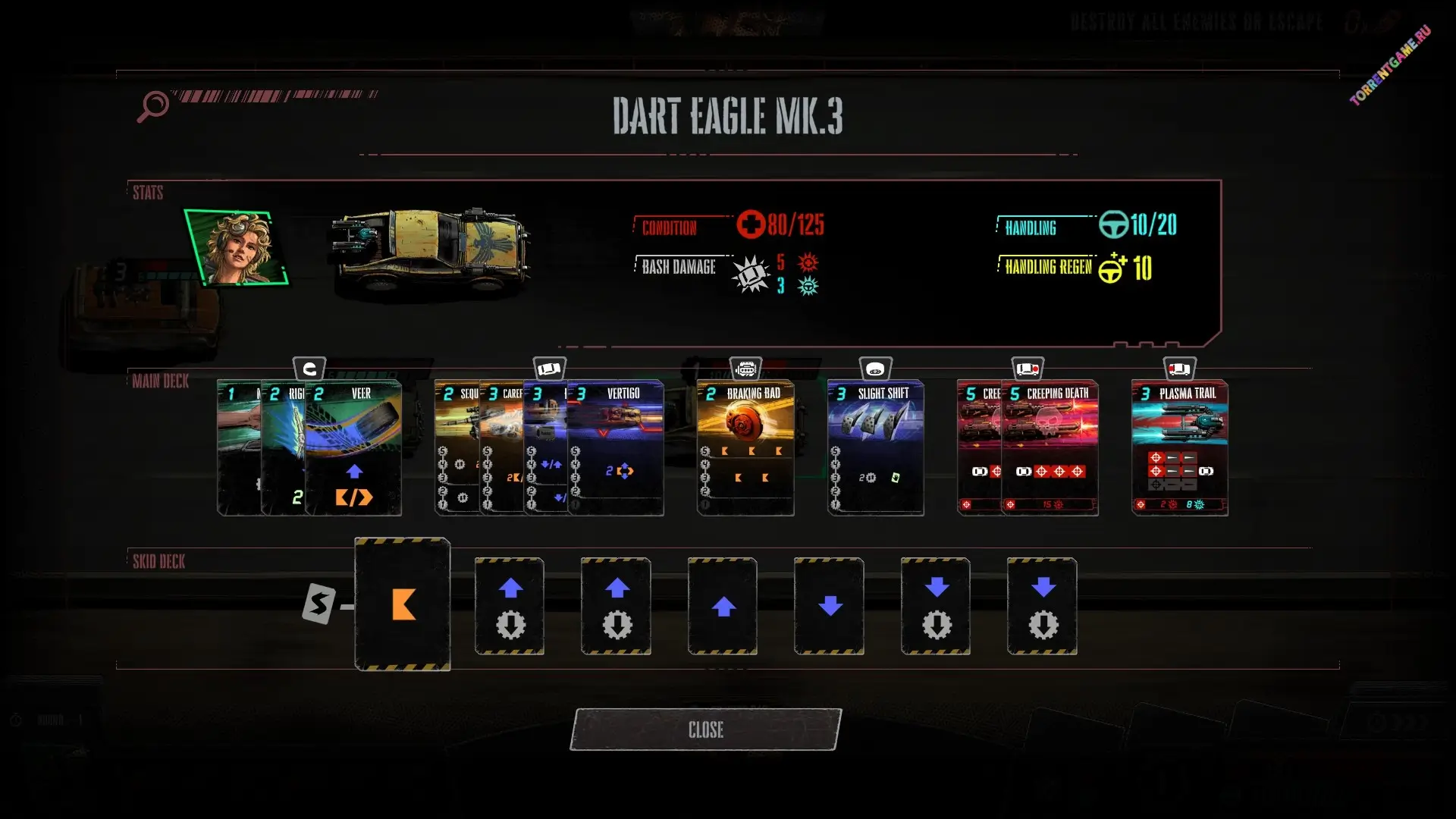Select the Slight Shift card
The height and width of the screenshot is (819, 1456).
point(876,447)
